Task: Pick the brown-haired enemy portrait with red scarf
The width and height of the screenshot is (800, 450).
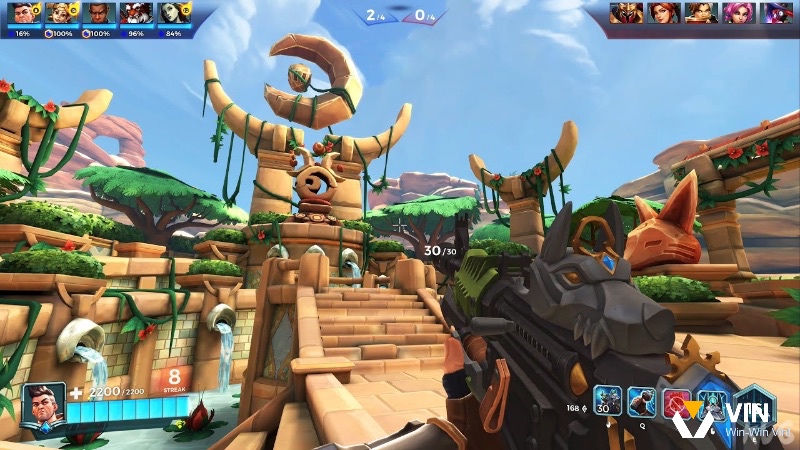Action: (x=700, y=13)
